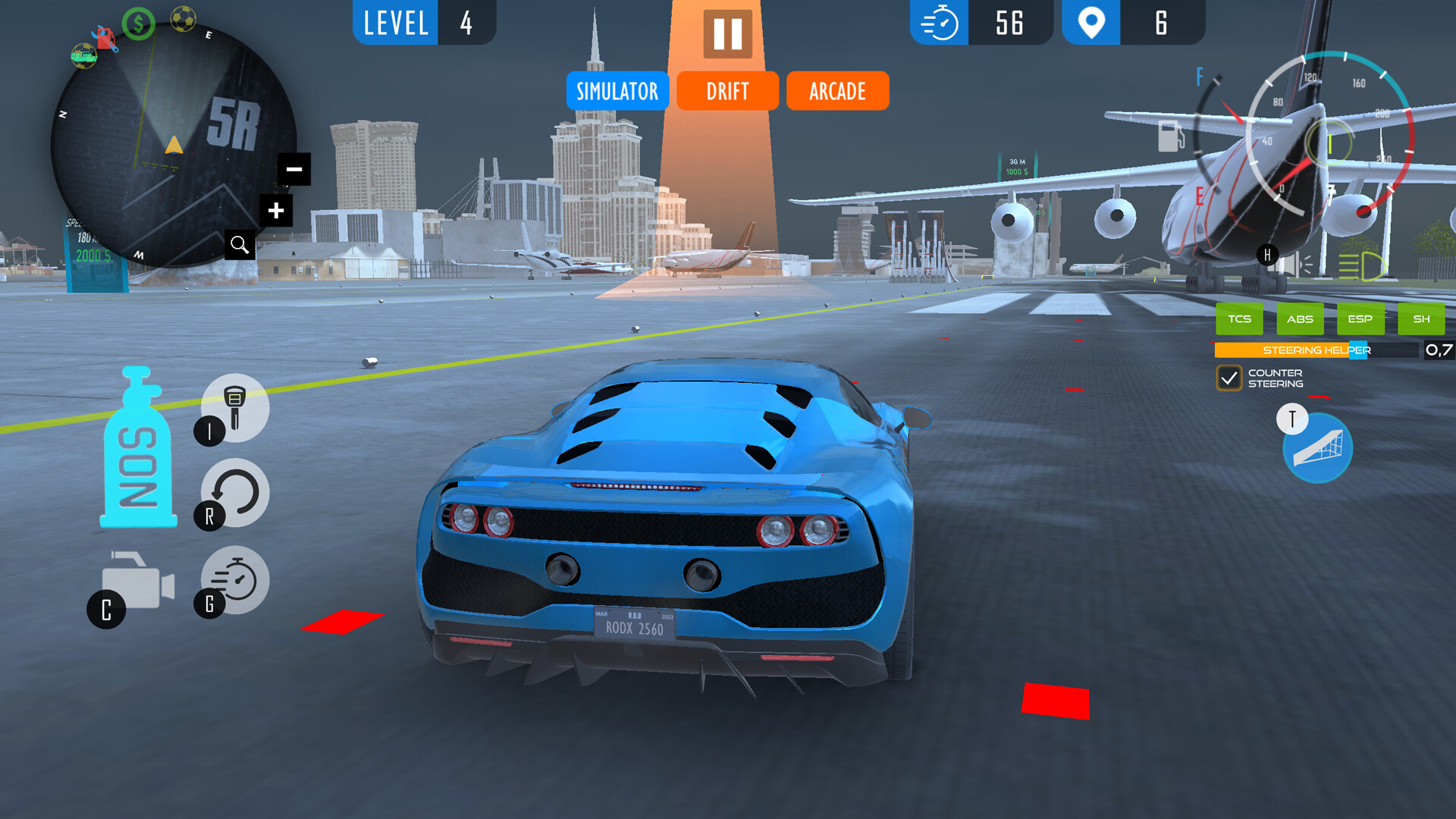Viewport: 1456px width, 819px height.
Task: Toggle the ESP stability control
Action: (x=1360, y=319)
